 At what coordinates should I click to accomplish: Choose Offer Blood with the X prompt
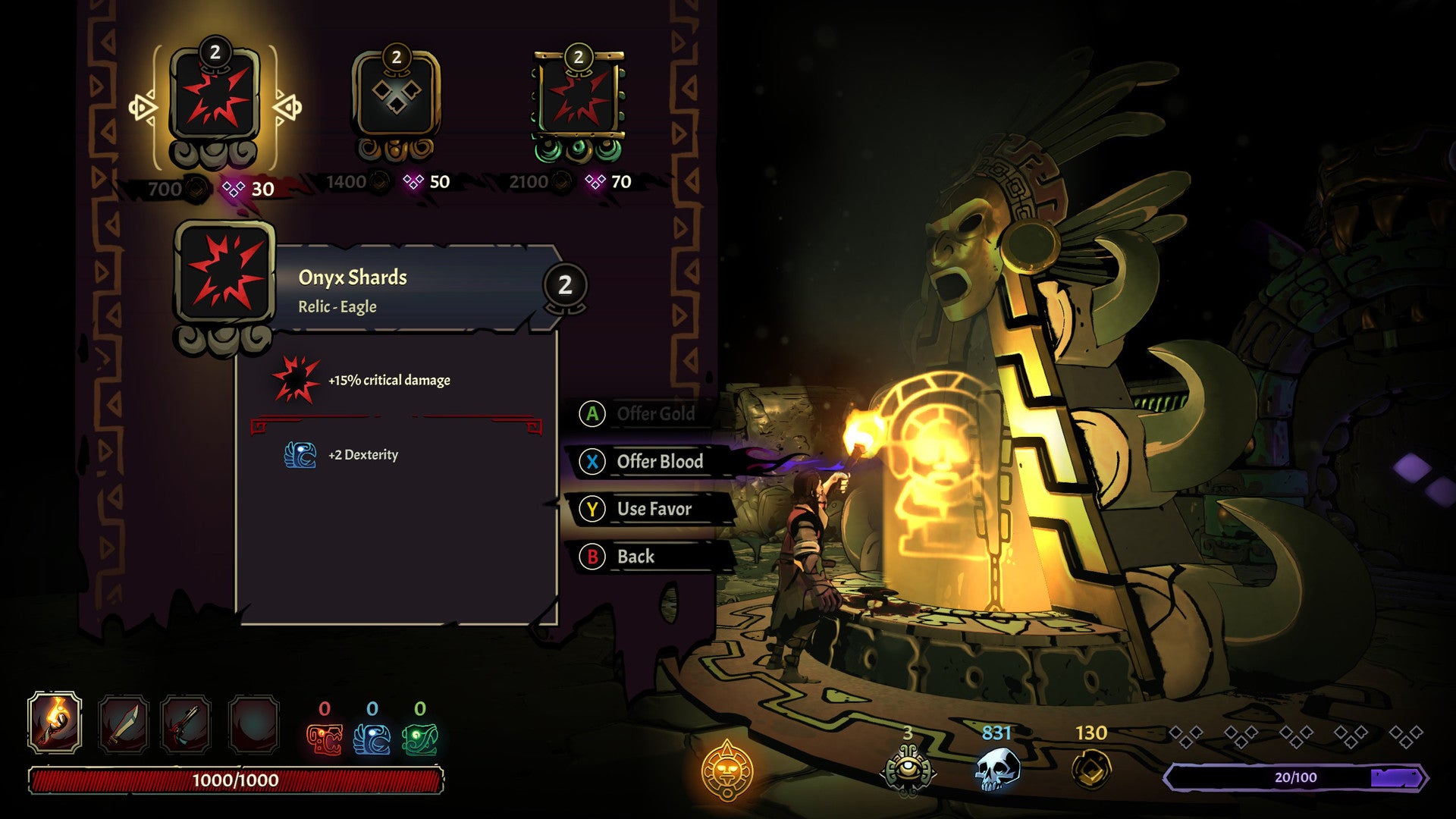(x=659, y=462)
